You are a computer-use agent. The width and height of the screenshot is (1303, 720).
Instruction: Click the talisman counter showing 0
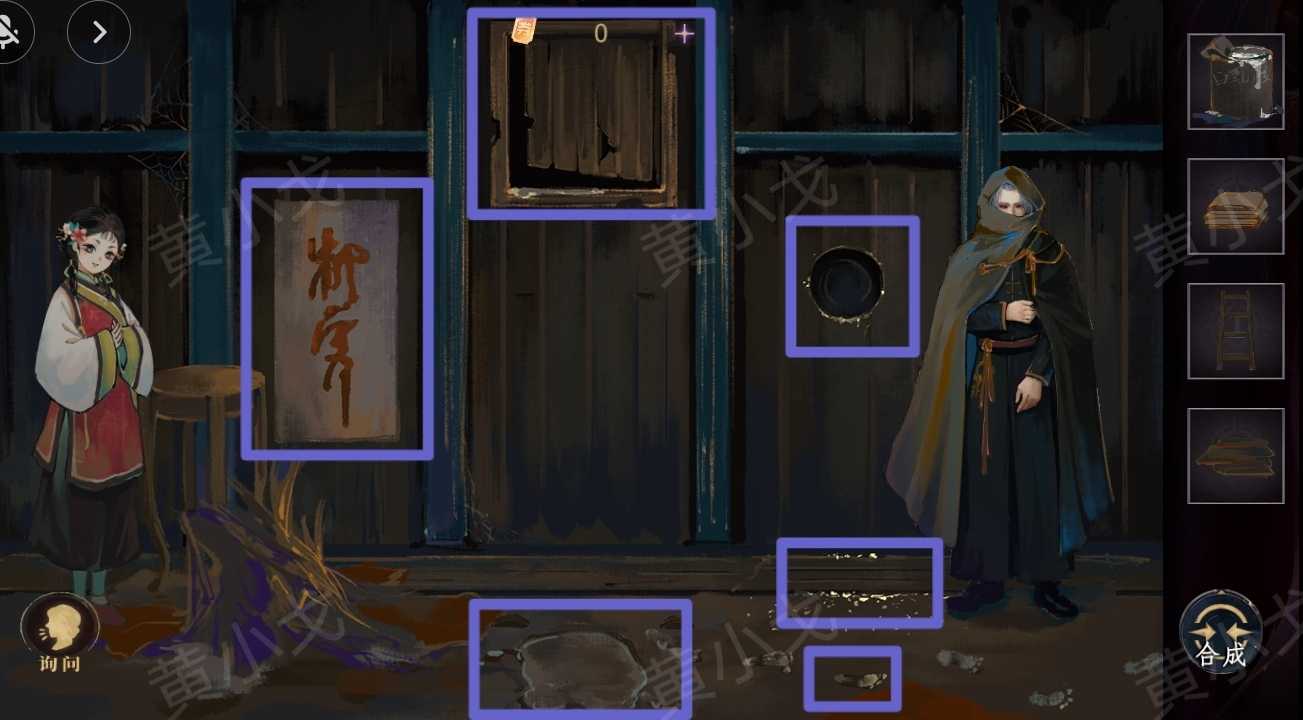[x=599, y=33]
